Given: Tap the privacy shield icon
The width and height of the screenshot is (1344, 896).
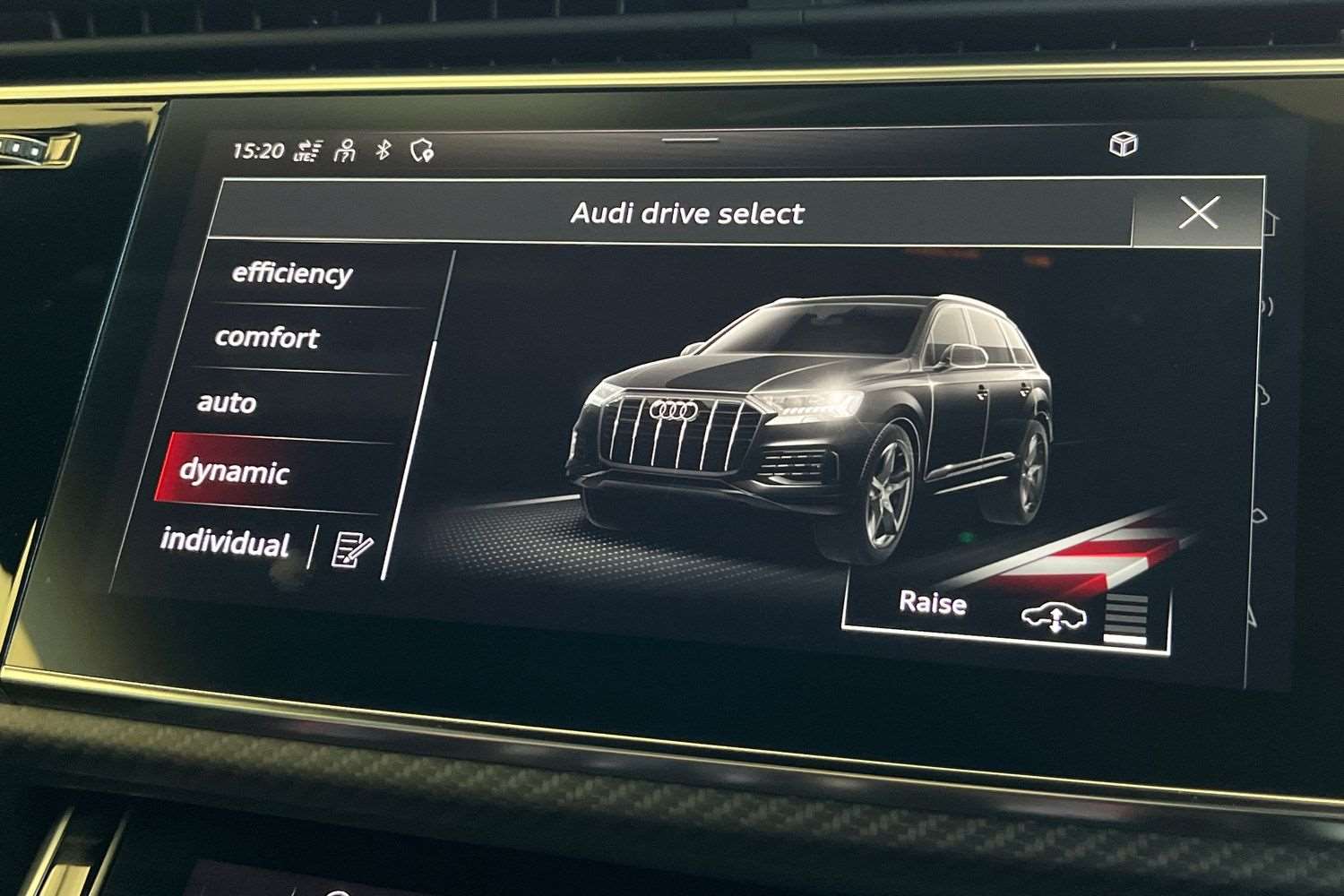Looking at the screenshot, I should click(421, 151).
